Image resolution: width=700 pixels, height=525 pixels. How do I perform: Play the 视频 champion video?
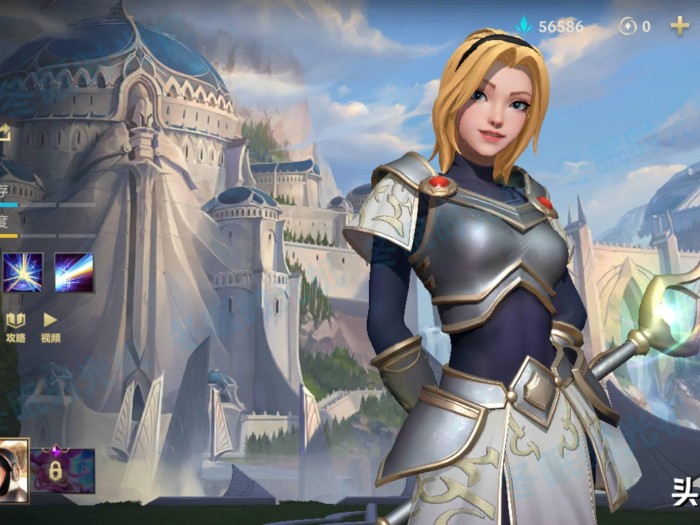[x=50, y=326]
